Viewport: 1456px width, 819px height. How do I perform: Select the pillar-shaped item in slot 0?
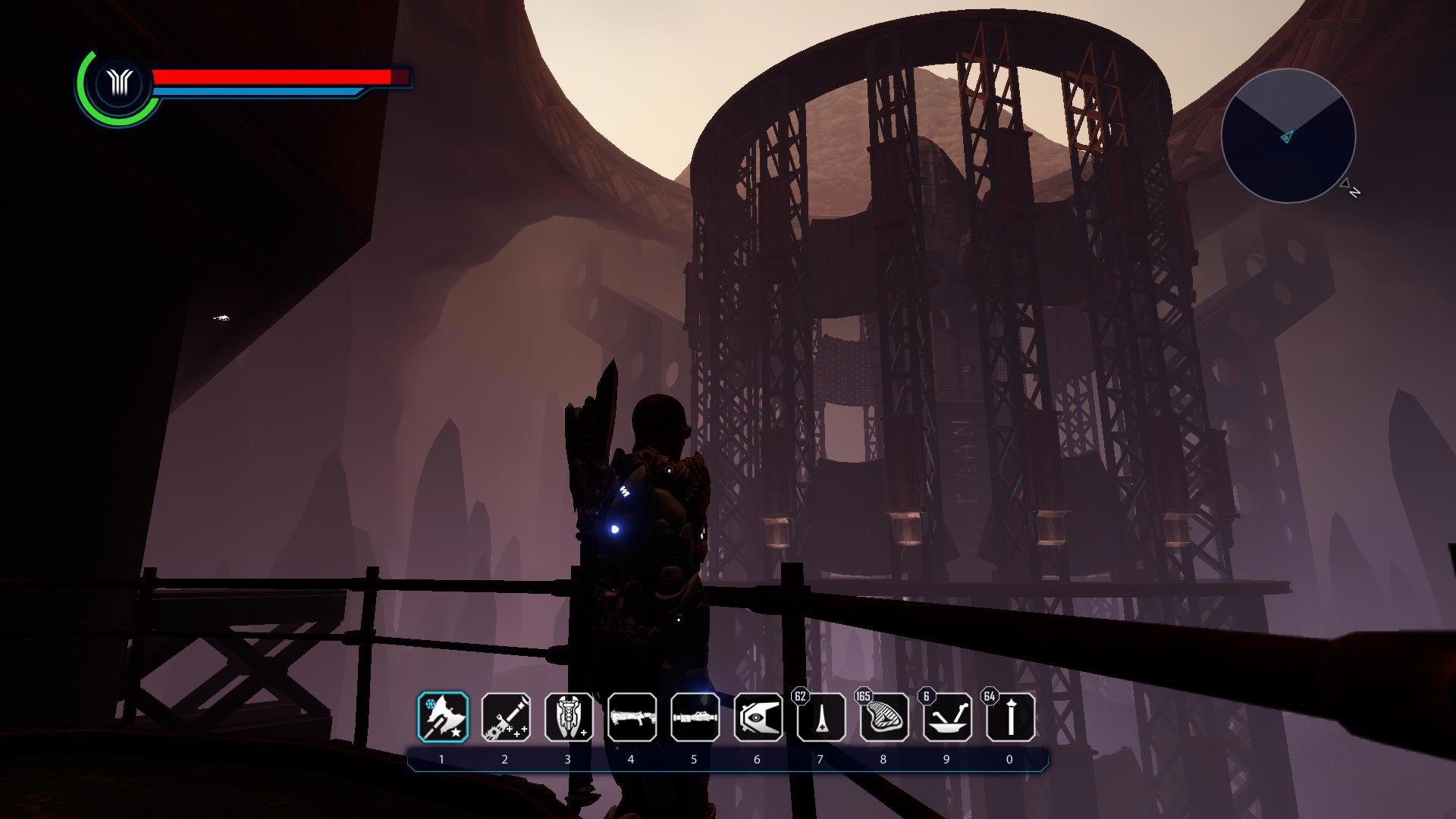1010,717
